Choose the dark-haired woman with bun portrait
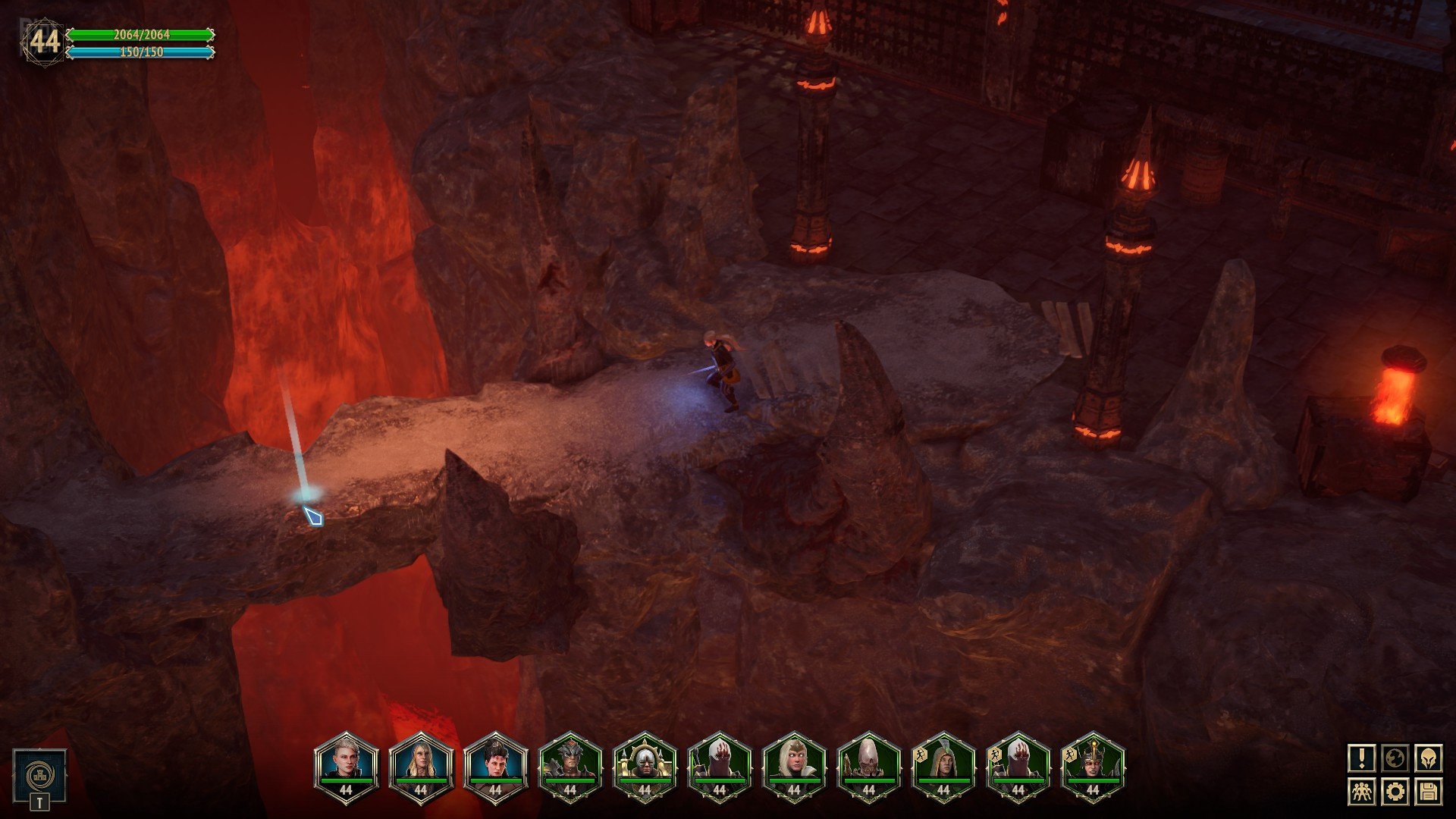1456x819 pixels. click(495, 765)
